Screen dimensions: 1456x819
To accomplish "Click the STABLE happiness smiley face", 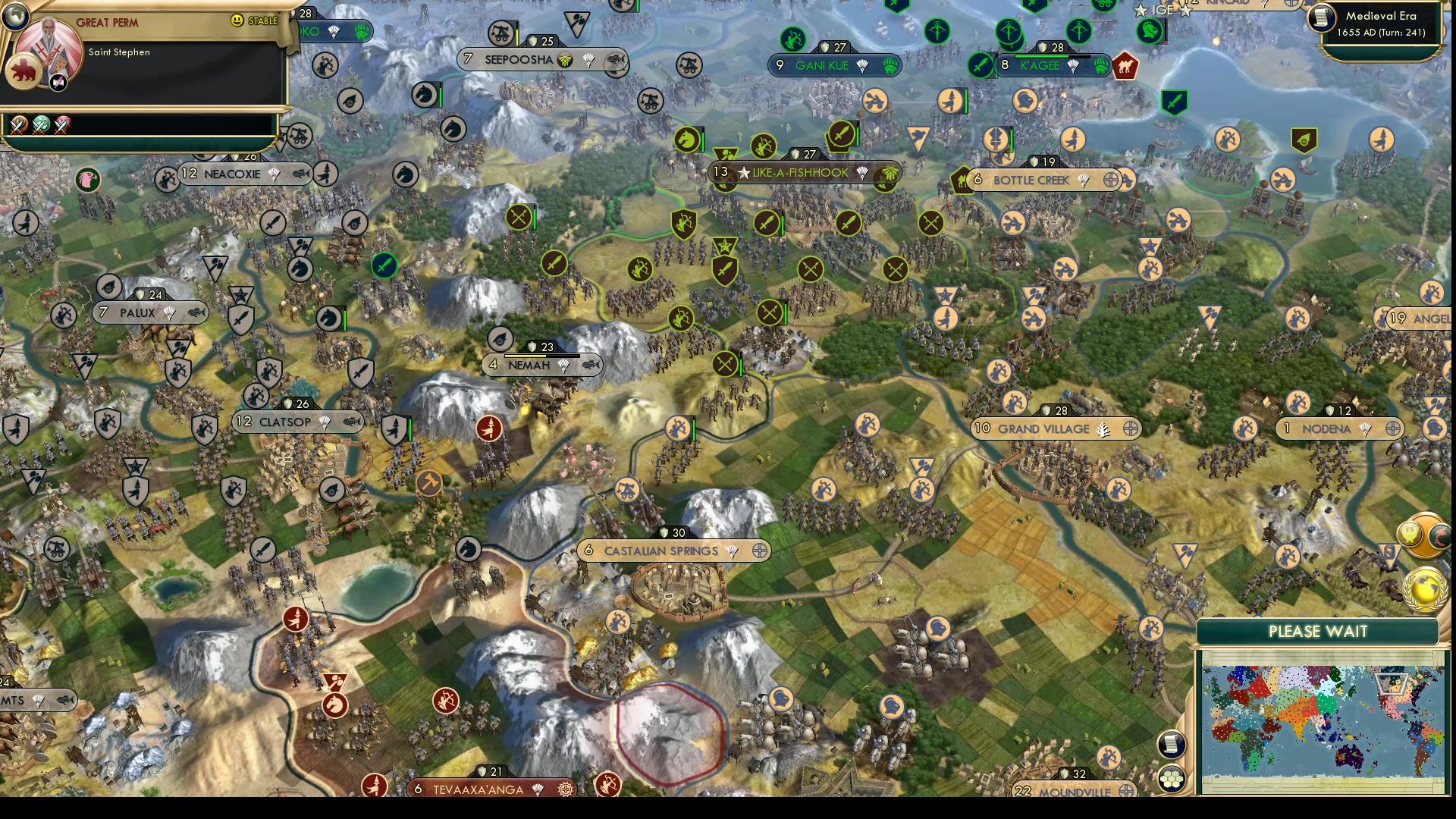I will 236,20.
